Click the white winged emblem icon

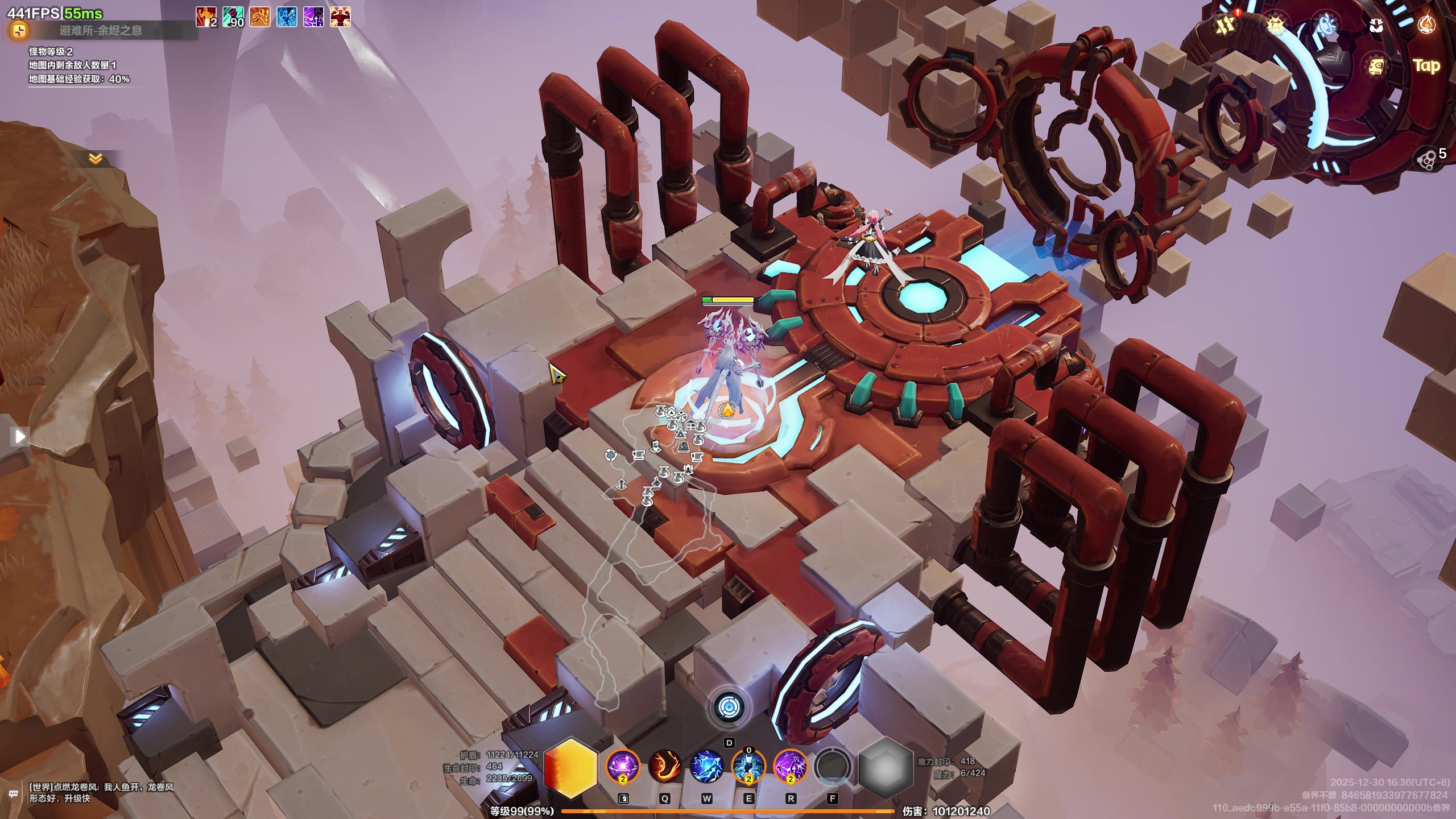pyautogui.click(x=1376, y=25)
